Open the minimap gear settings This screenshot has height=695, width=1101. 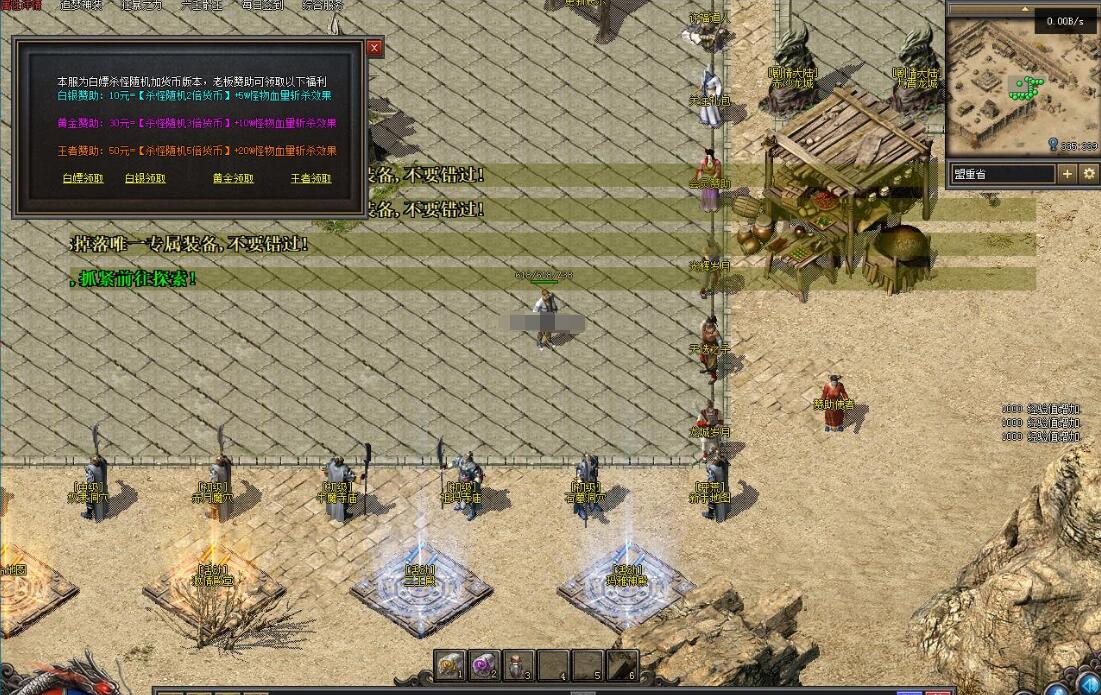pos(1089,174)
